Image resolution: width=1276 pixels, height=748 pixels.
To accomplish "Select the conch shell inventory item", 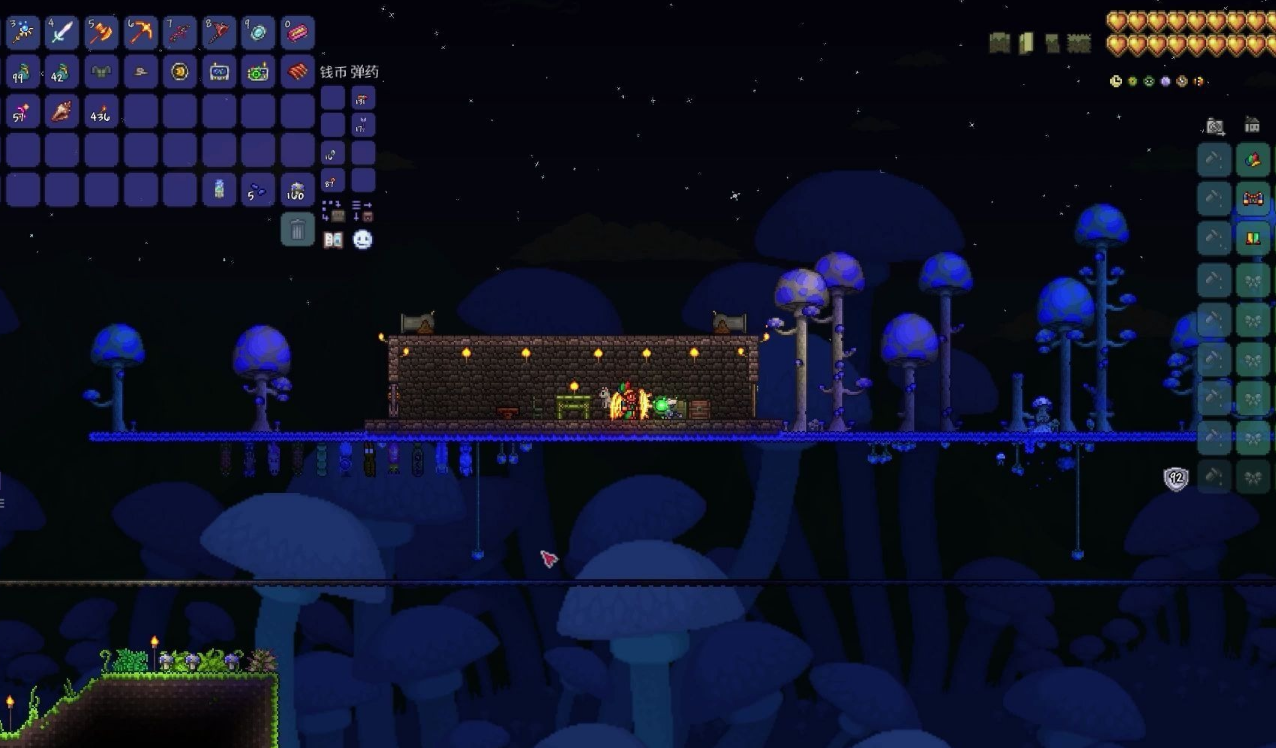I will coord(62,111).
